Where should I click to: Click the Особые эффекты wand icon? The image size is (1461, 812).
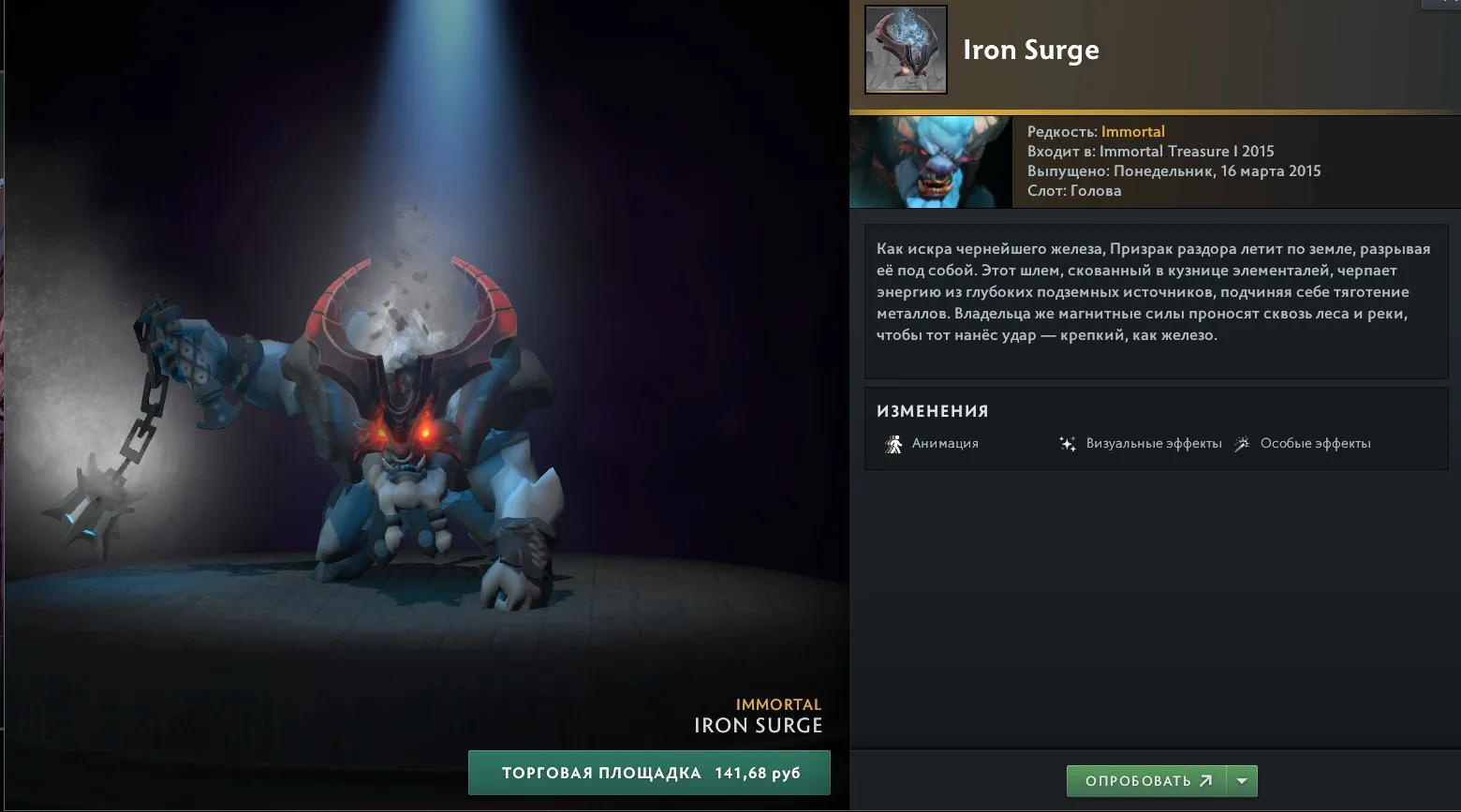pos(1242,442)
